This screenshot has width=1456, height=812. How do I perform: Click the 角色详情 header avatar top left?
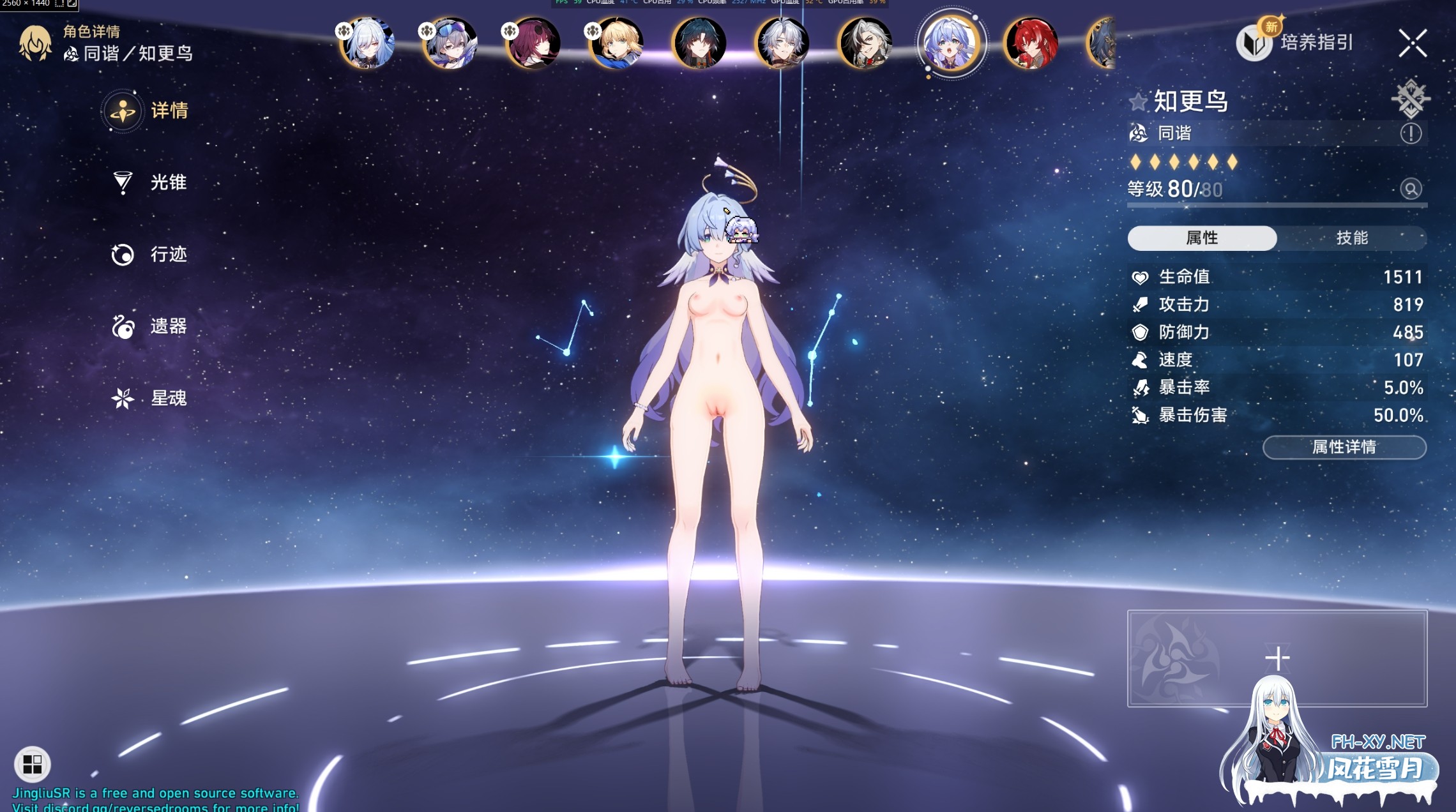pos(36,45)
